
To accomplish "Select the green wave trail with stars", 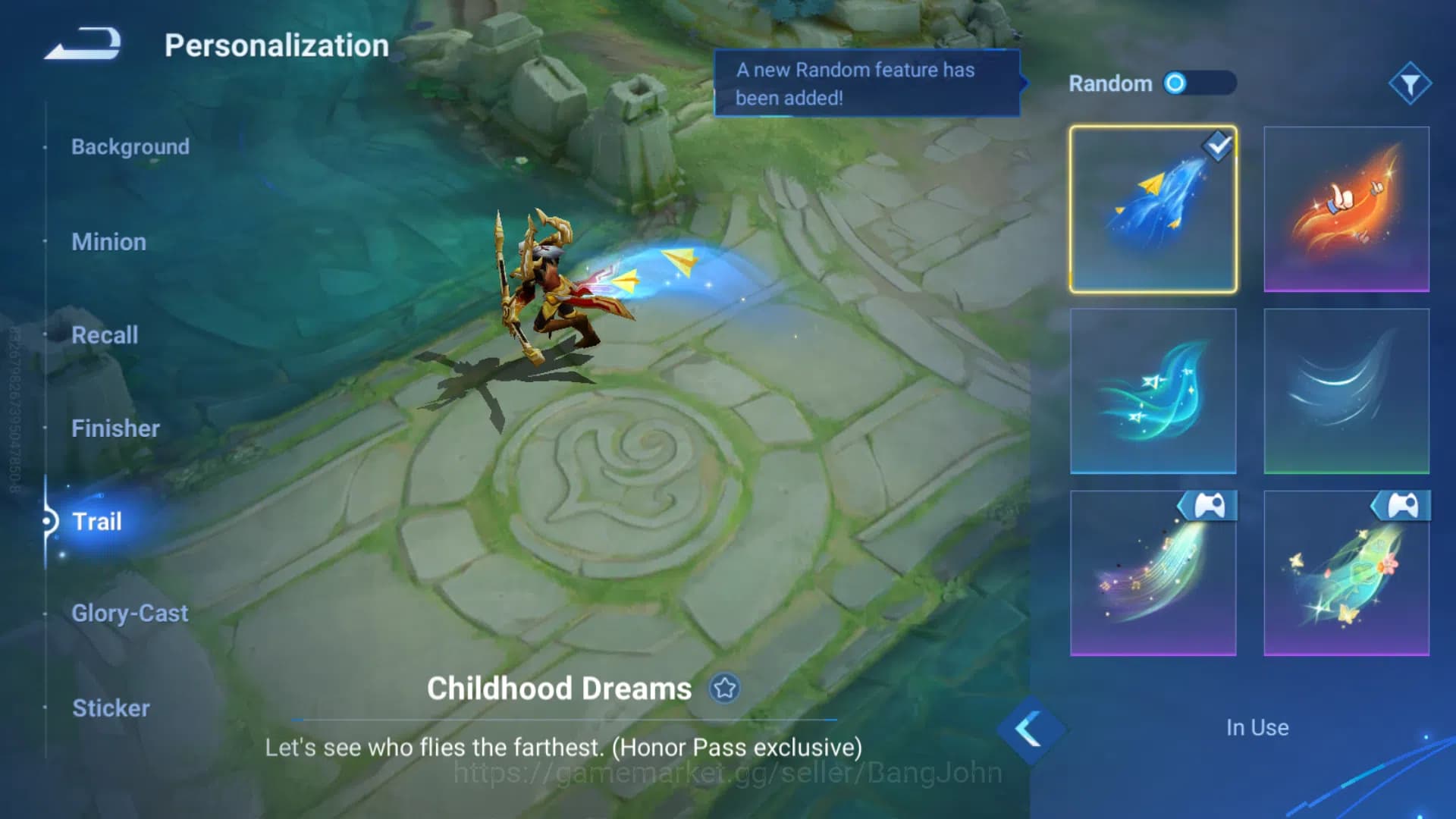I will tap(1153, 391).
